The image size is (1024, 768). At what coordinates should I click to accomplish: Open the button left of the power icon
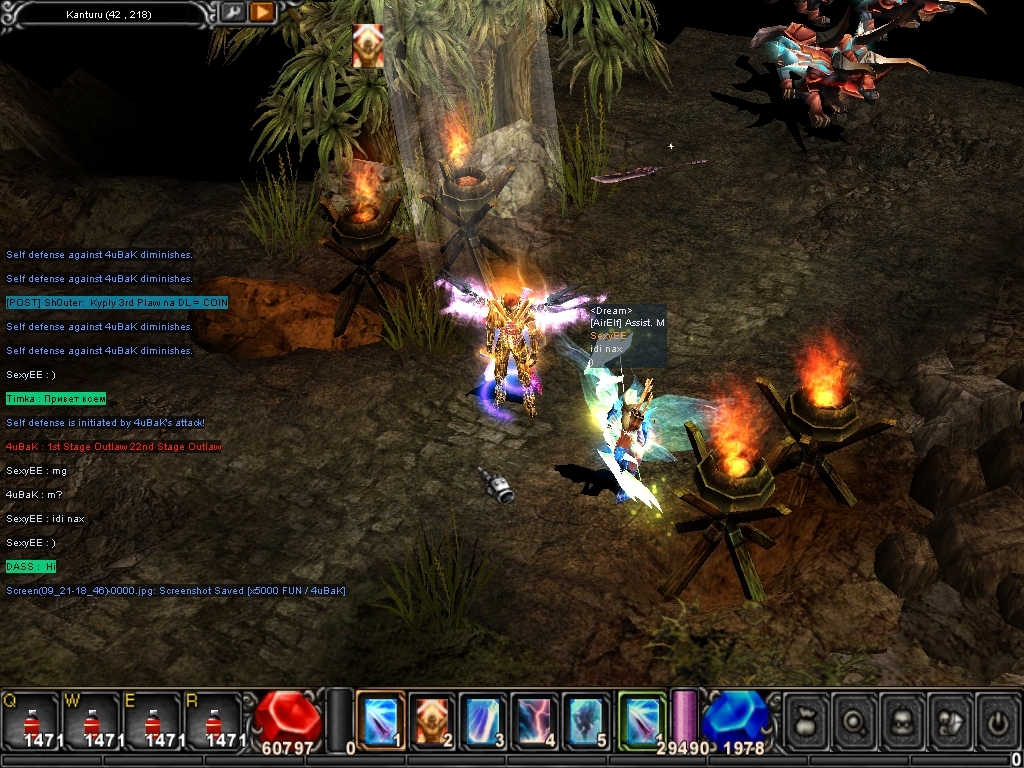tap(950, 718)
